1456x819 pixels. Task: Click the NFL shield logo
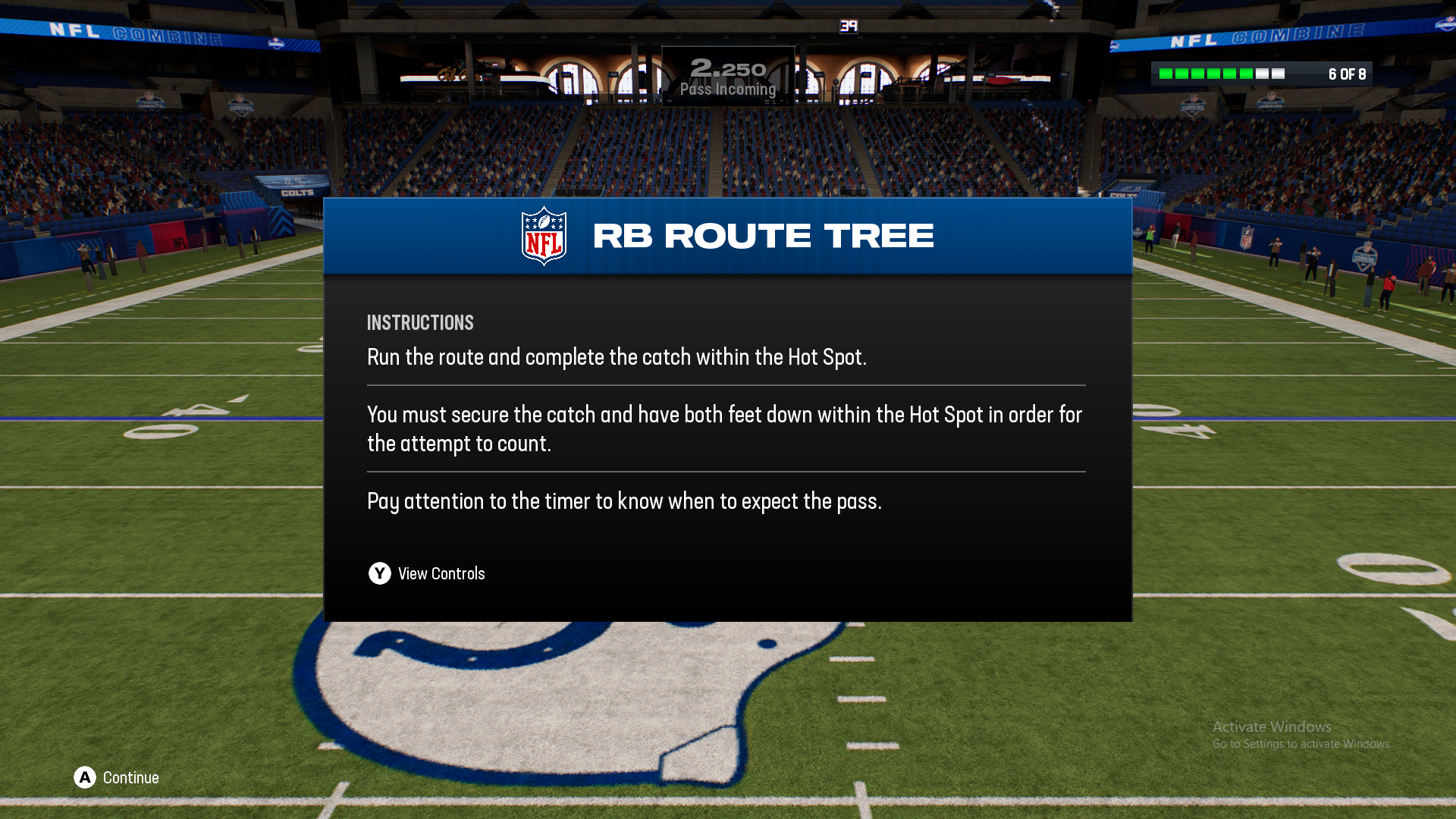[543, 235]
